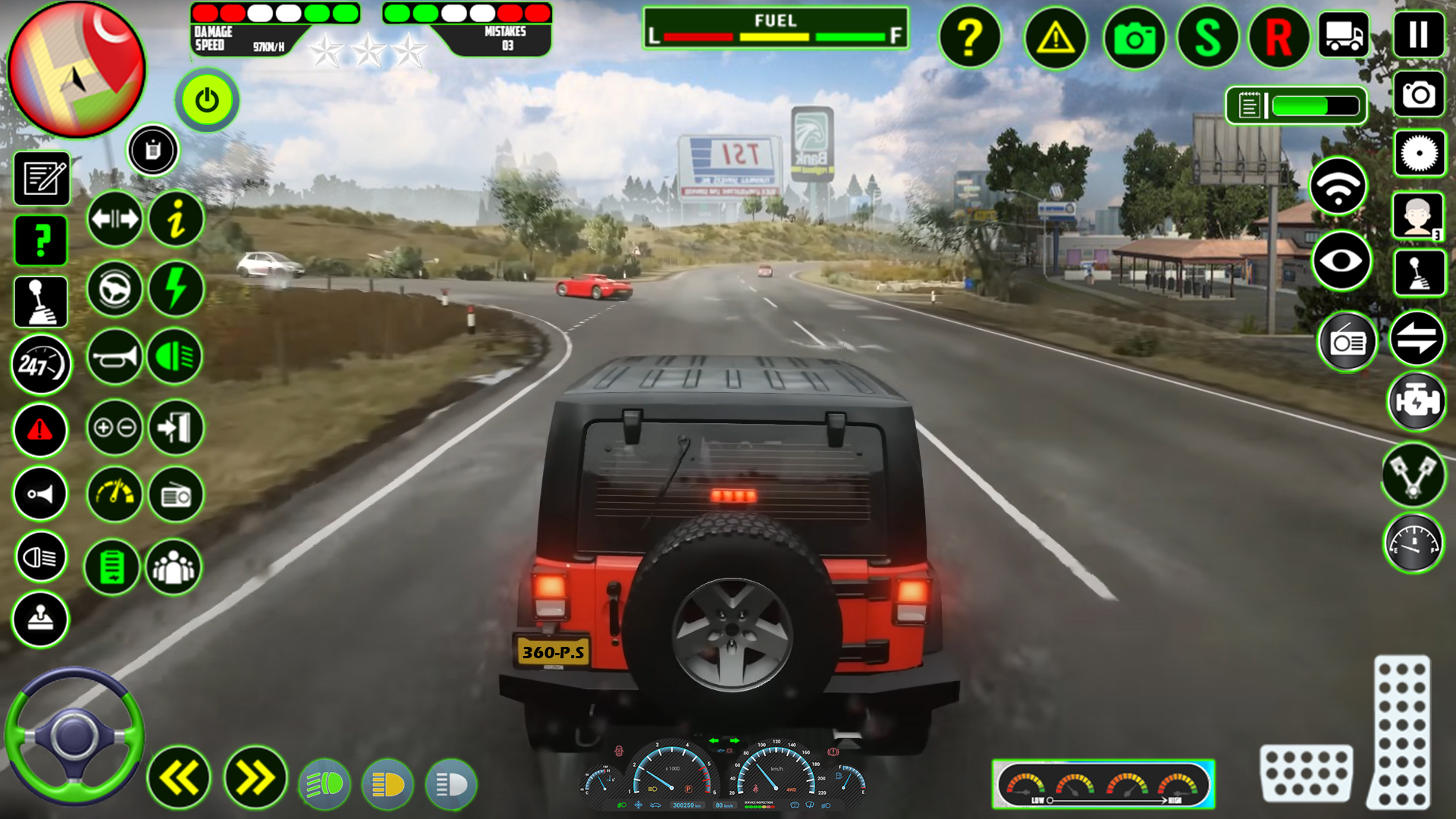Open the settings gear menu
The image size is (1456, 819).
coord(1418,154)
